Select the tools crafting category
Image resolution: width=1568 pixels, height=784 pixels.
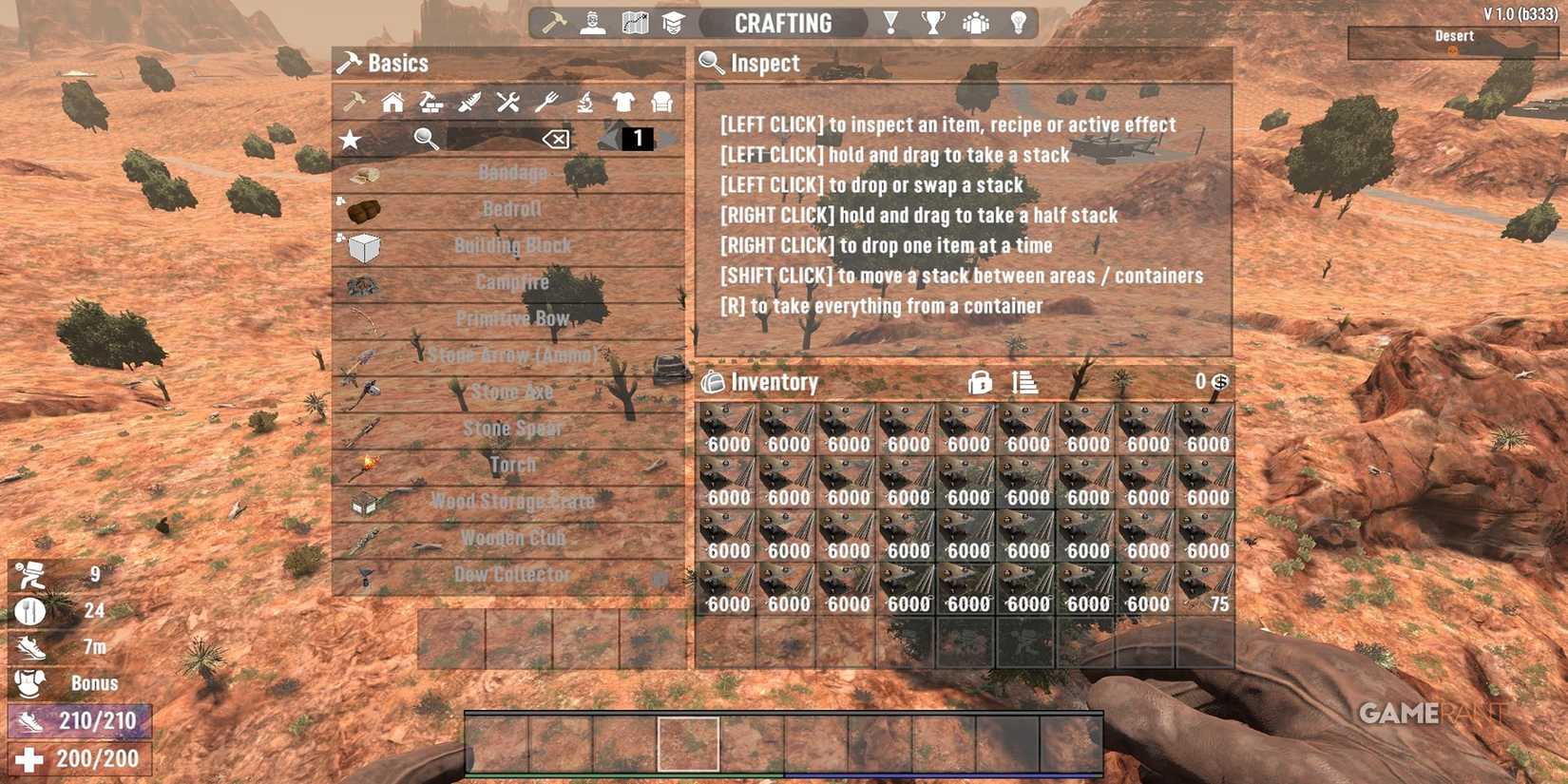point(507,103)
